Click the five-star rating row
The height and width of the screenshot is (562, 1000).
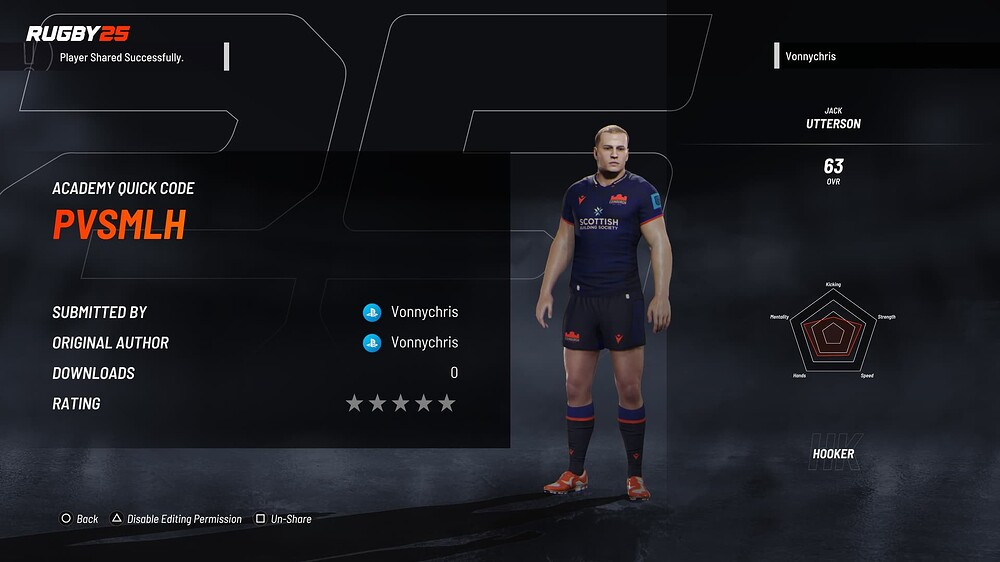[x=400, y=403]
